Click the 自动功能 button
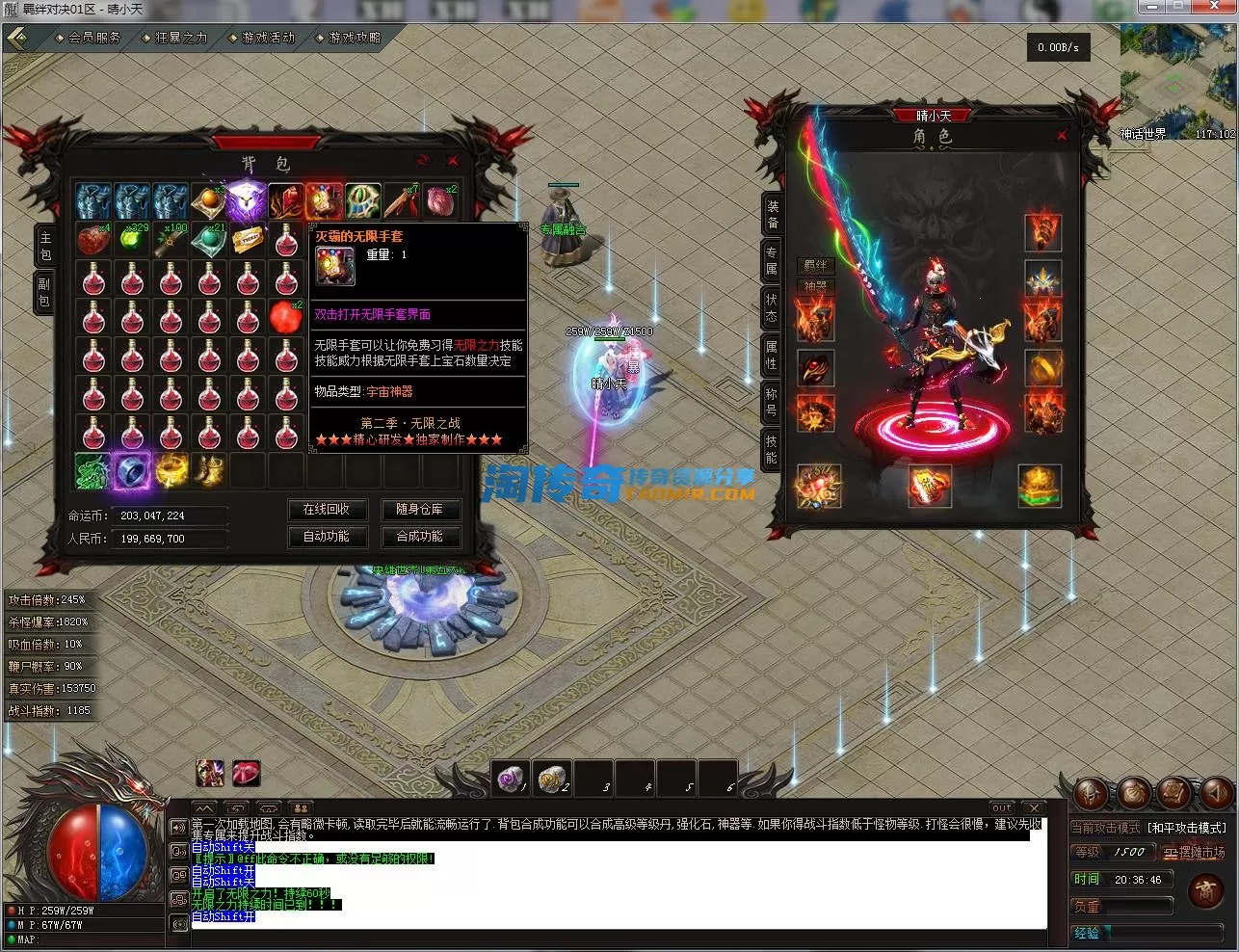The width and height of the screenshot is (1239, 952). point(327,537)
